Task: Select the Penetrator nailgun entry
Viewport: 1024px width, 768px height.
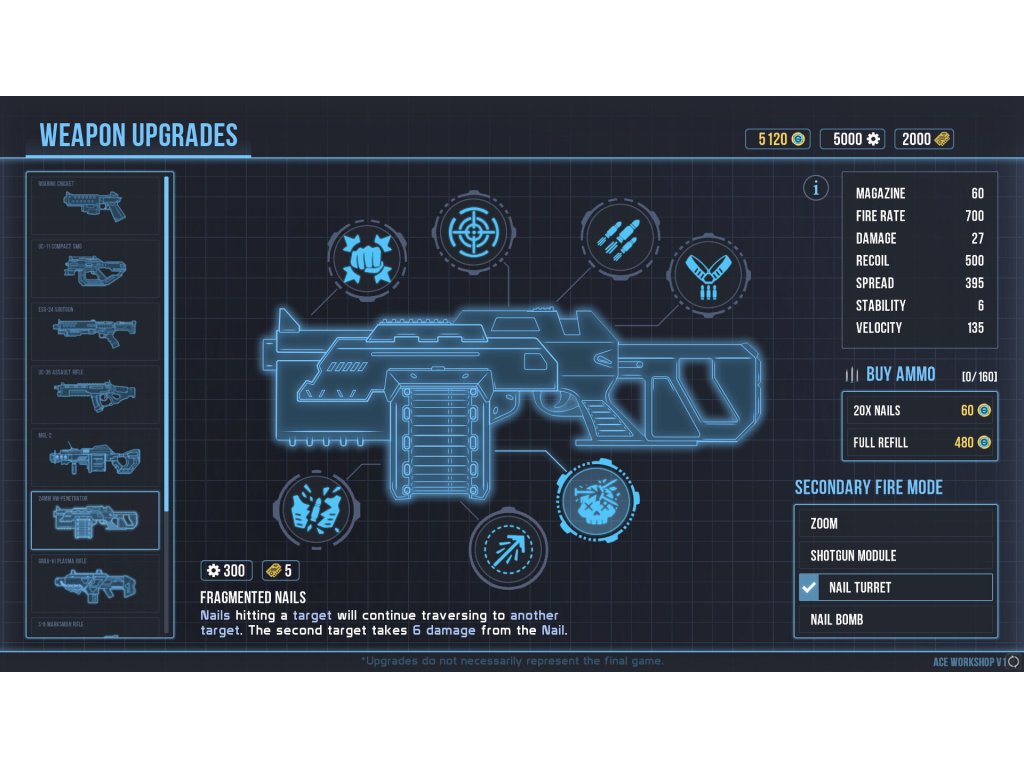Action: click(95, 520)
